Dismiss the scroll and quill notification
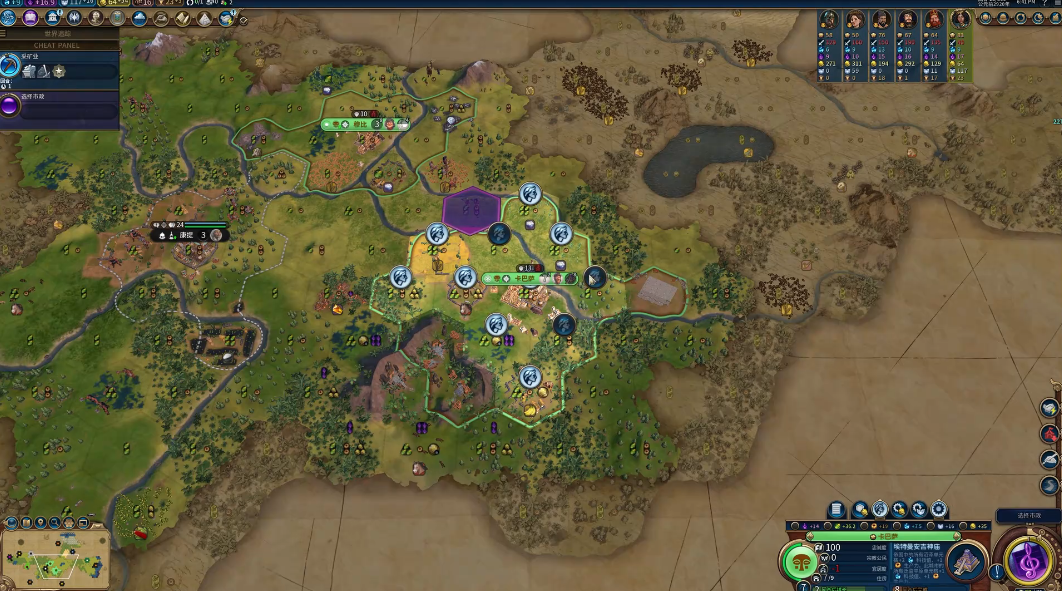 1049,459
